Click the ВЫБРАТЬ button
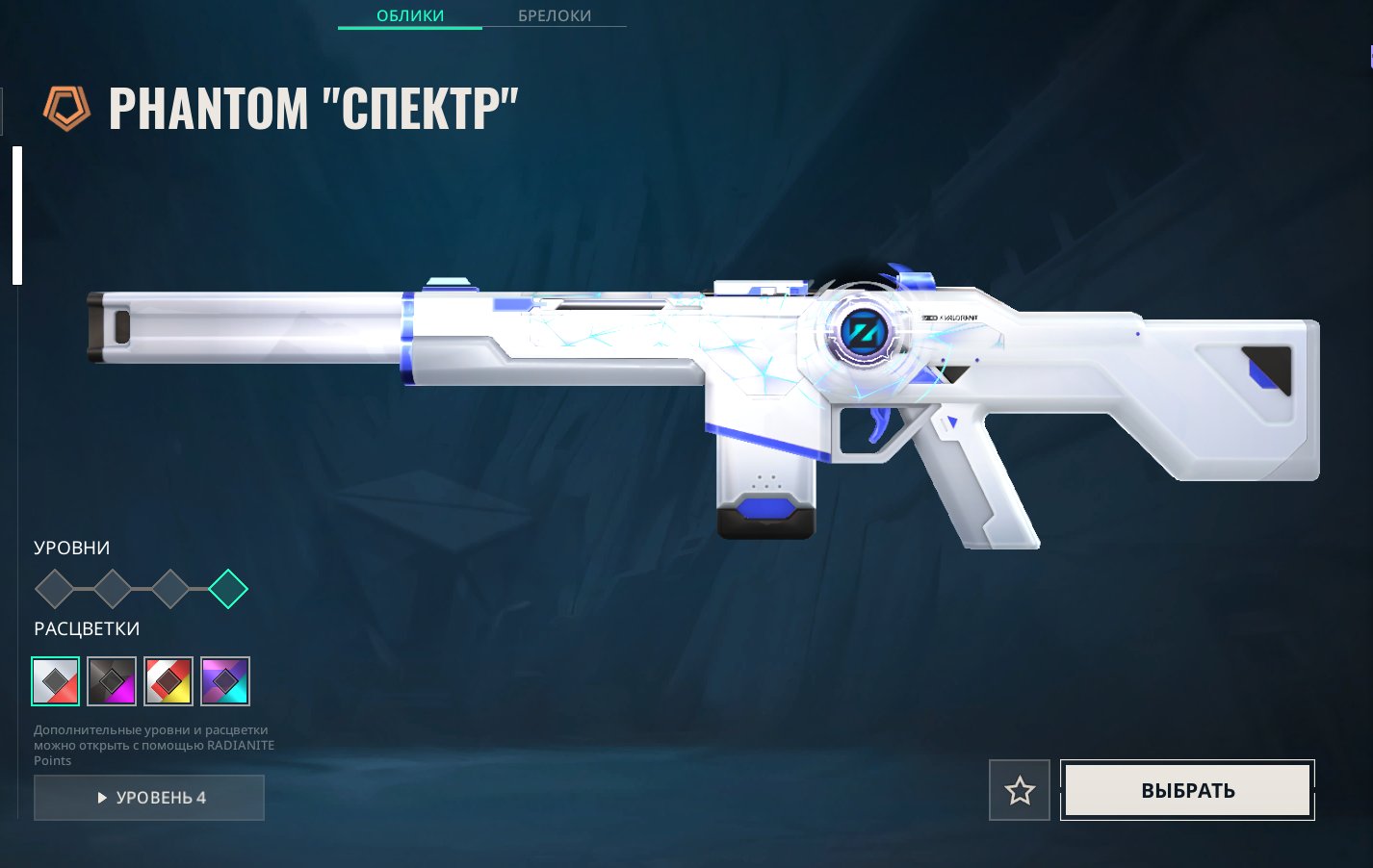Screen dimensions: 1373x868 1187,790
